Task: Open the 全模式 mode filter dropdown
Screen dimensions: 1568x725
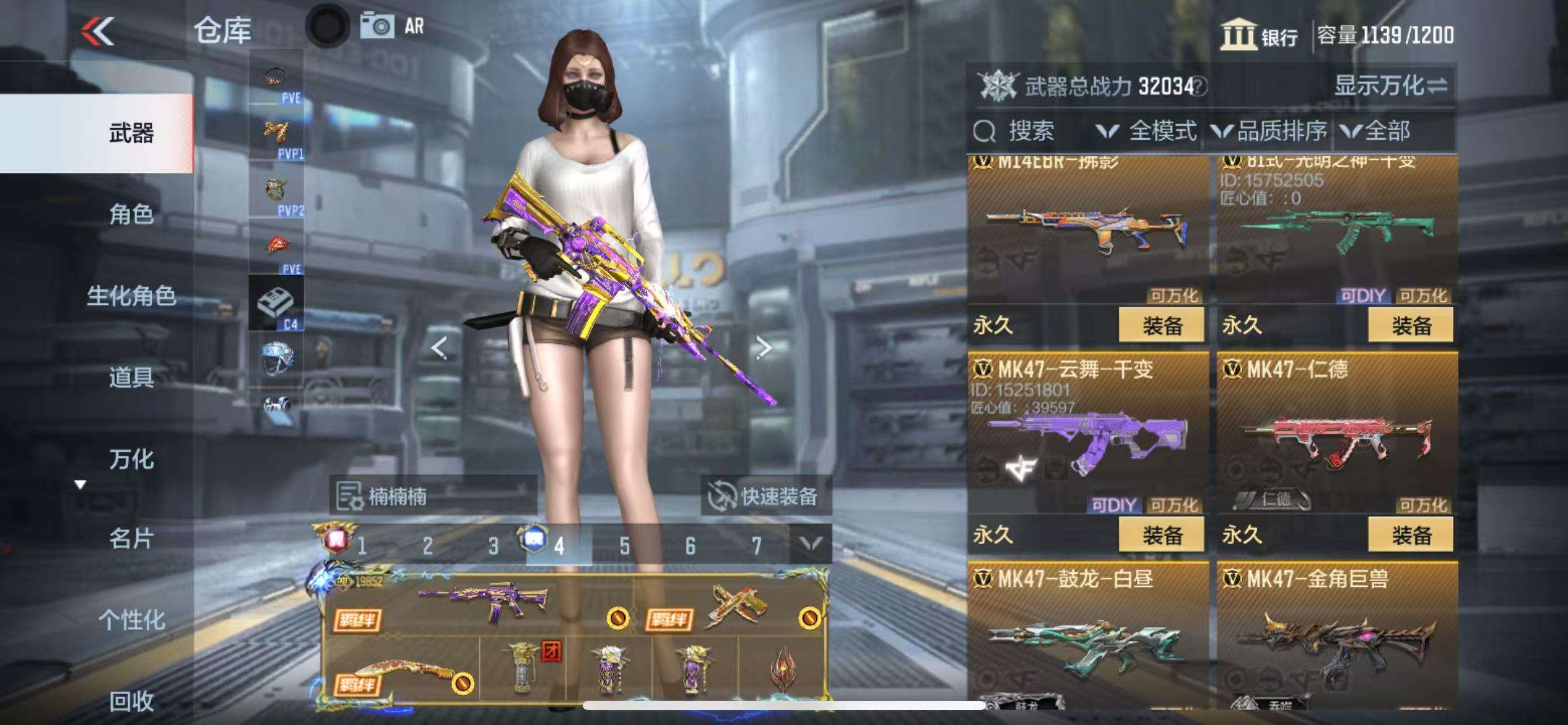Action: pos(1147,131)
